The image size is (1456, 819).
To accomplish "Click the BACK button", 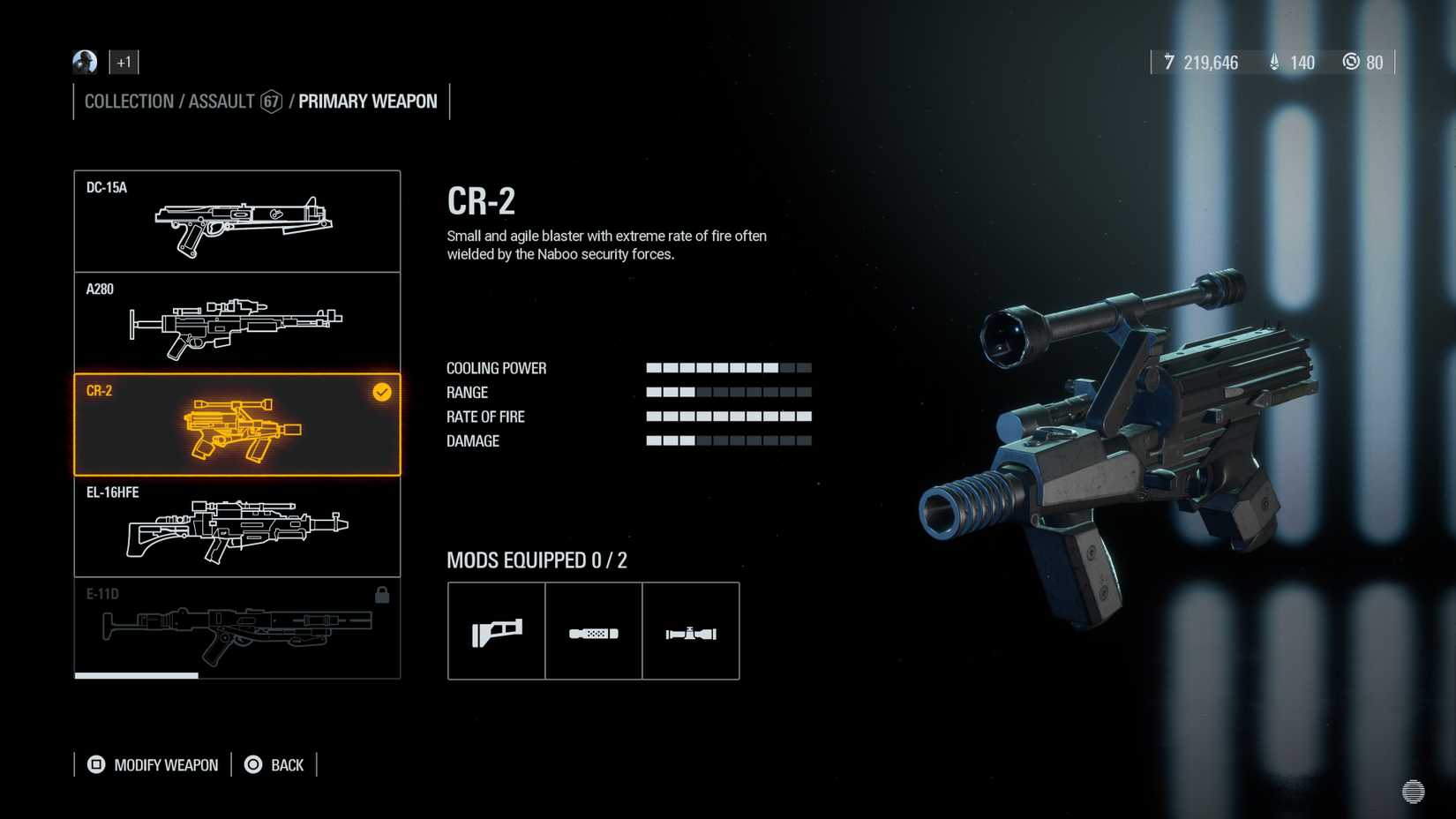I will pos(285,764).
